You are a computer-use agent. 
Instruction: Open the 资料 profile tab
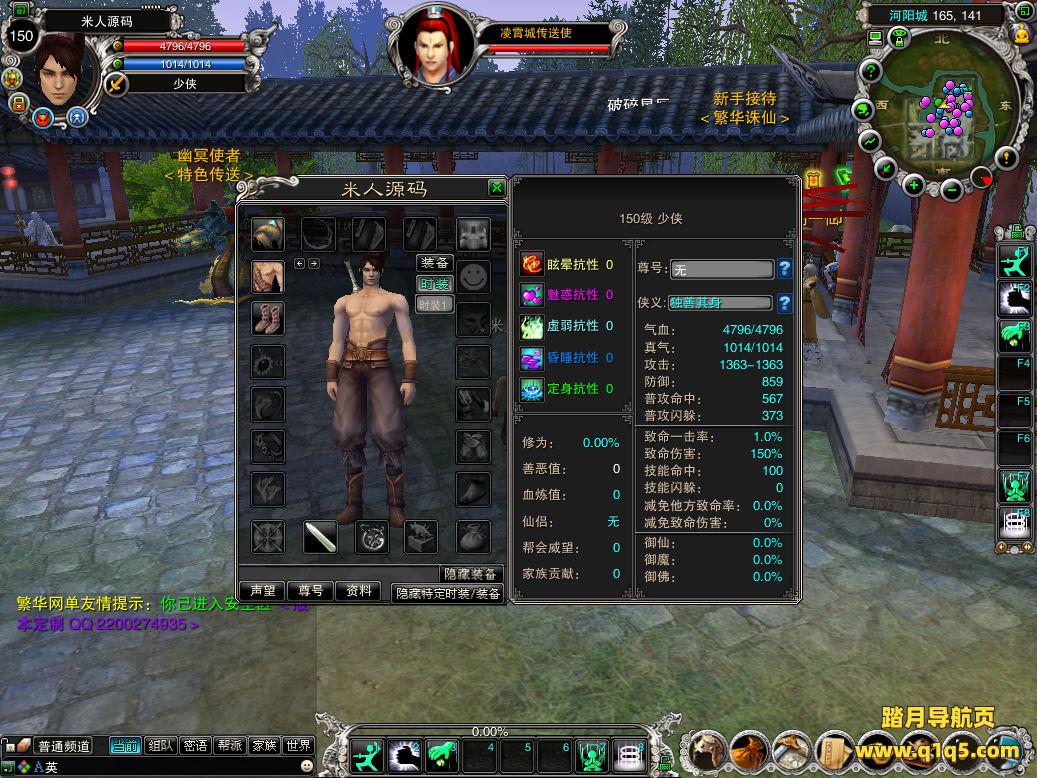358,591
